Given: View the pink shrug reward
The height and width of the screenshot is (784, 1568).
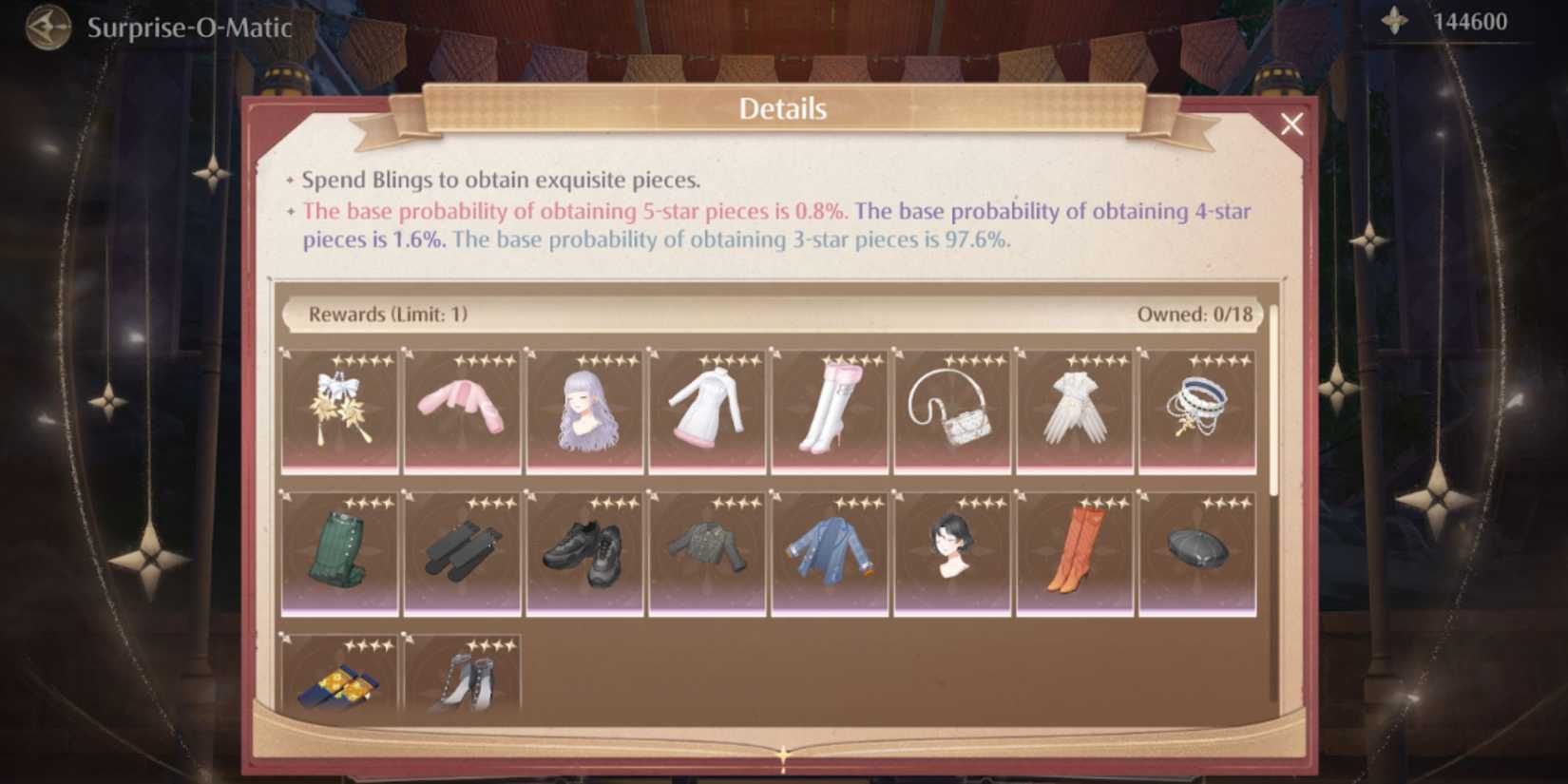Looking at the screenshot, I should (463, 409).
